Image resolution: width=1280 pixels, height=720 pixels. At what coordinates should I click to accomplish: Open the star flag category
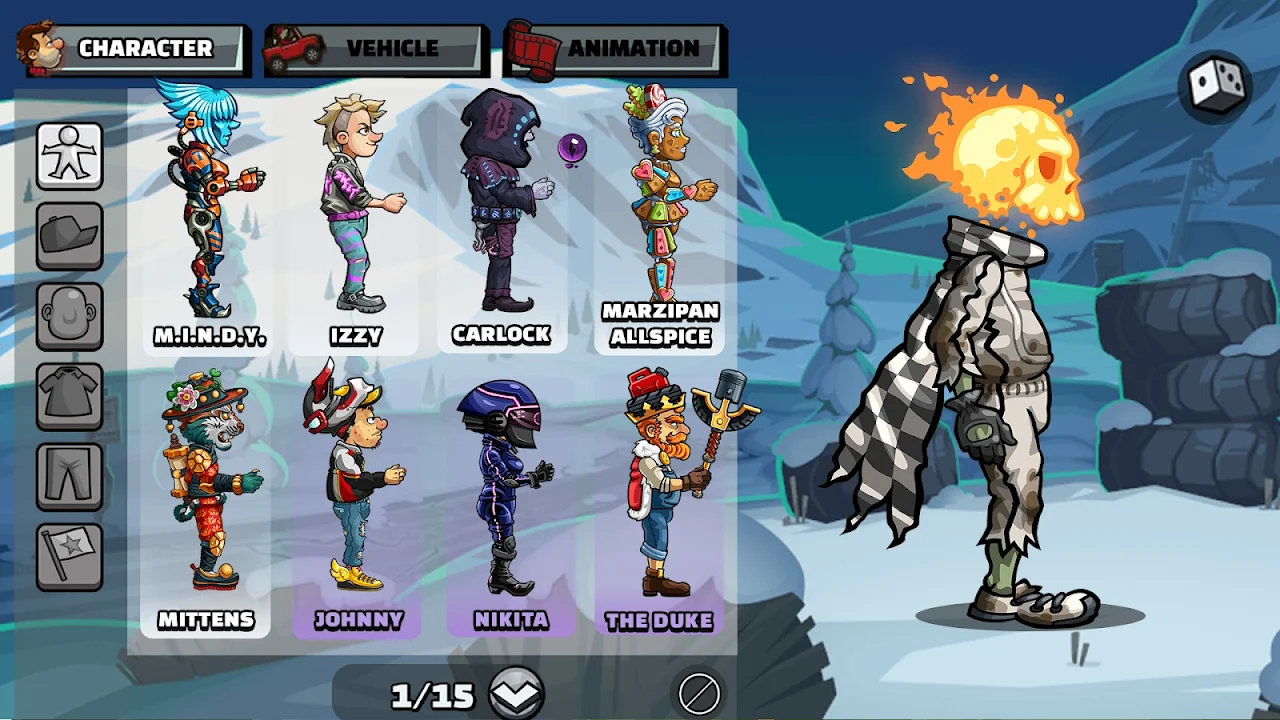tap(70, 556)
